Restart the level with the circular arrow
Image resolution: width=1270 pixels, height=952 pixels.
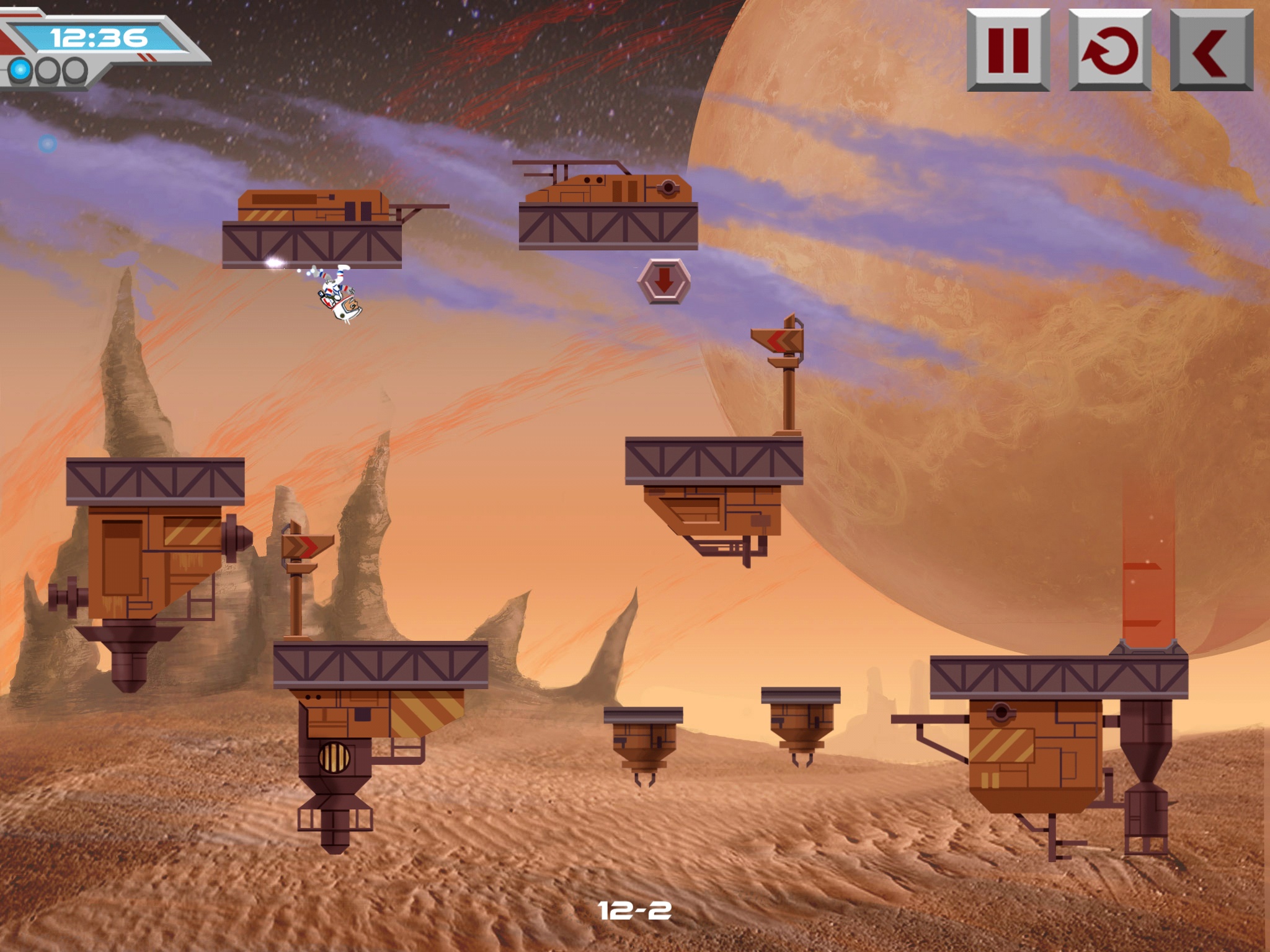point(1110,50)
